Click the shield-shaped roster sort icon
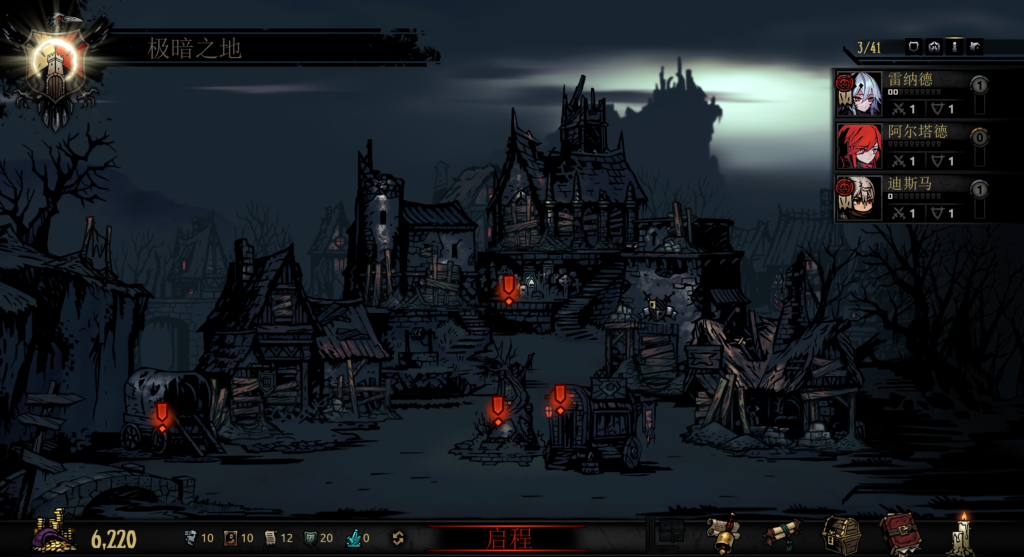Screen dimensions: 1024x557 [x=912, y=46]
